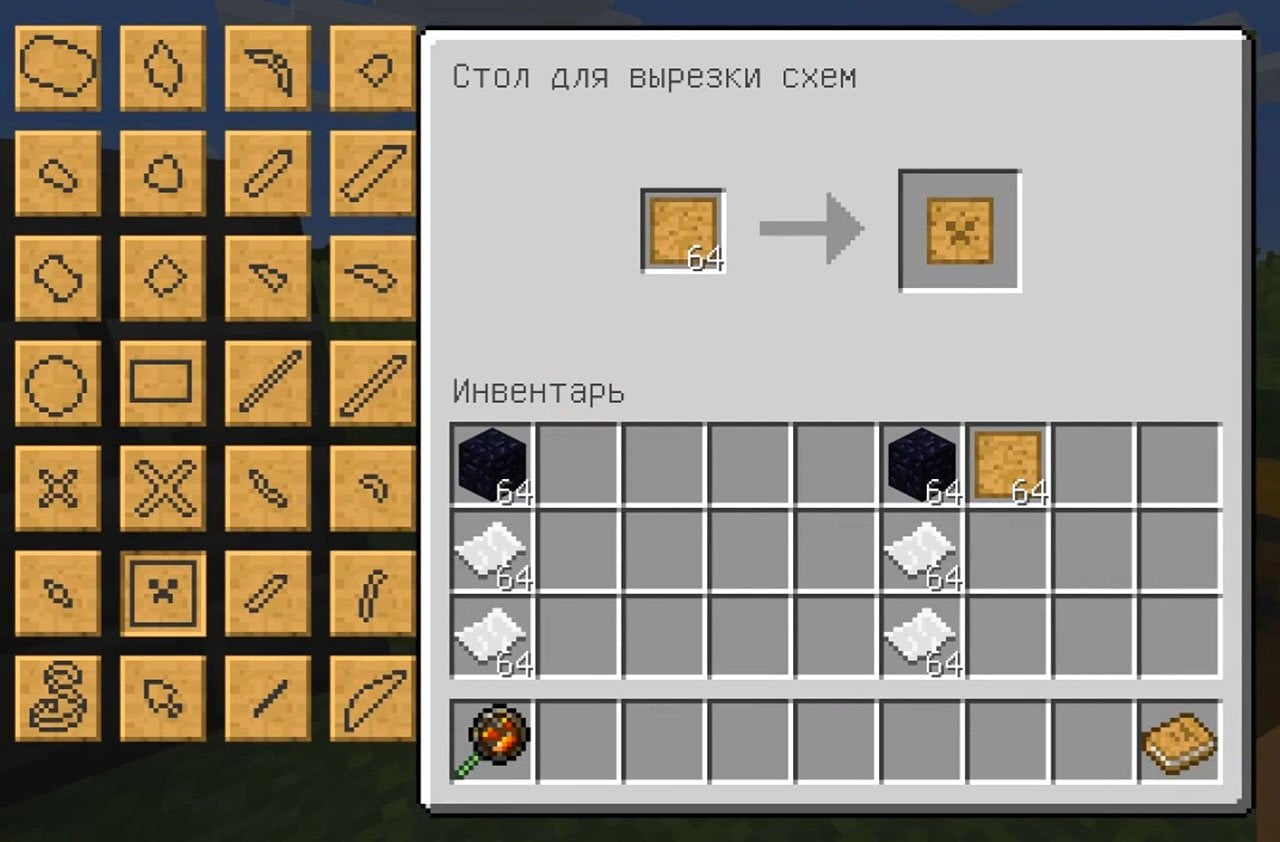The width and height of the screenshot is (1280, 842).
Task: Select the boomerang-shaped stencil pattern
Action: pyautogui.click(x=267, y=65)
